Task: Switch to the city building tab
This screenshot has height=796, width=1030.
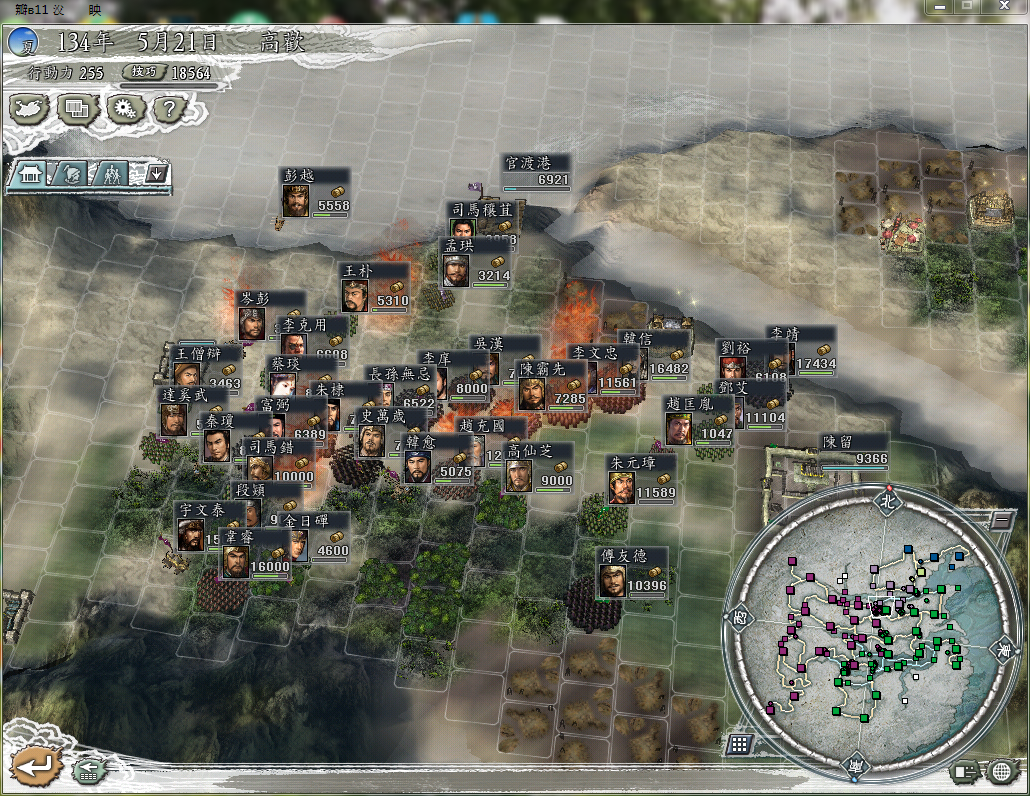Action: 29,174
